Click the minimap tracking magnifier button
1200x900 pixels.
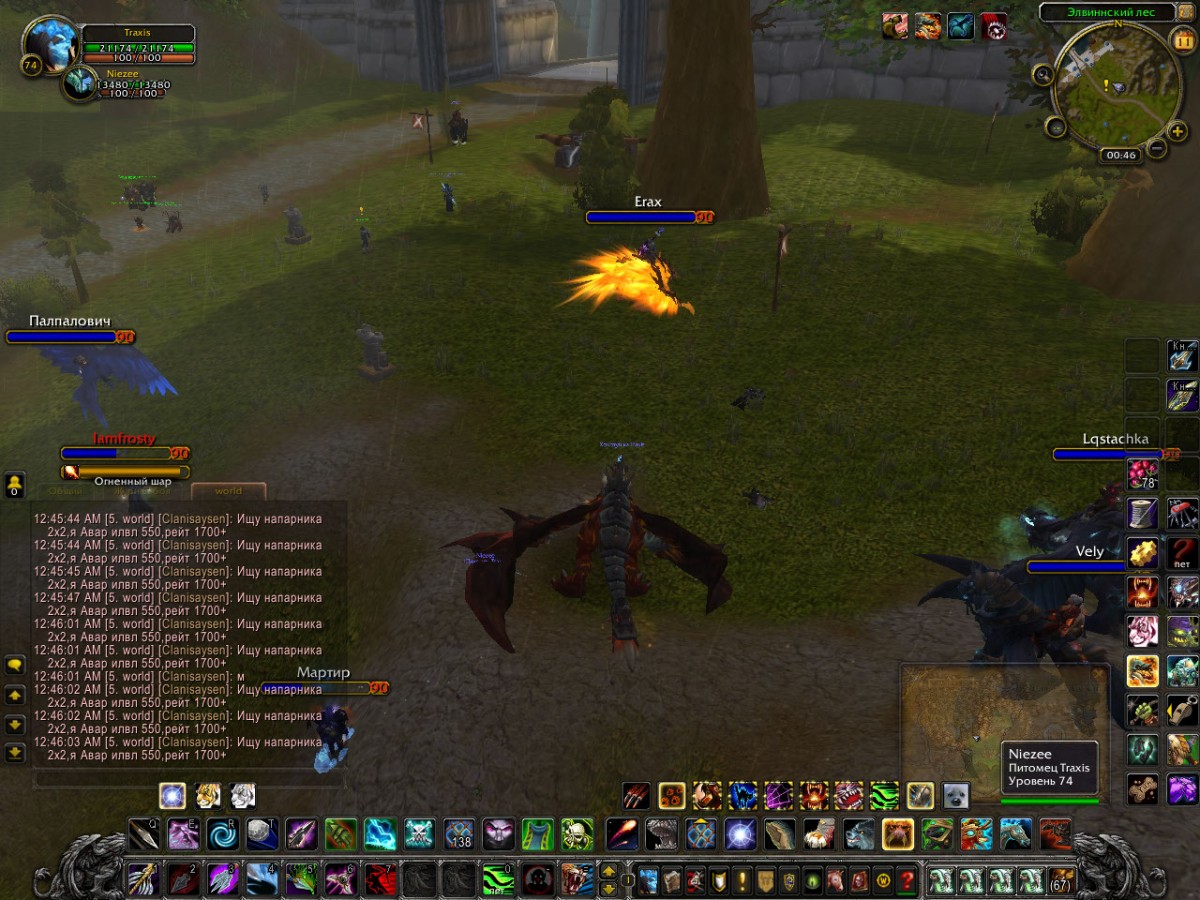(x=1043, y=74)
